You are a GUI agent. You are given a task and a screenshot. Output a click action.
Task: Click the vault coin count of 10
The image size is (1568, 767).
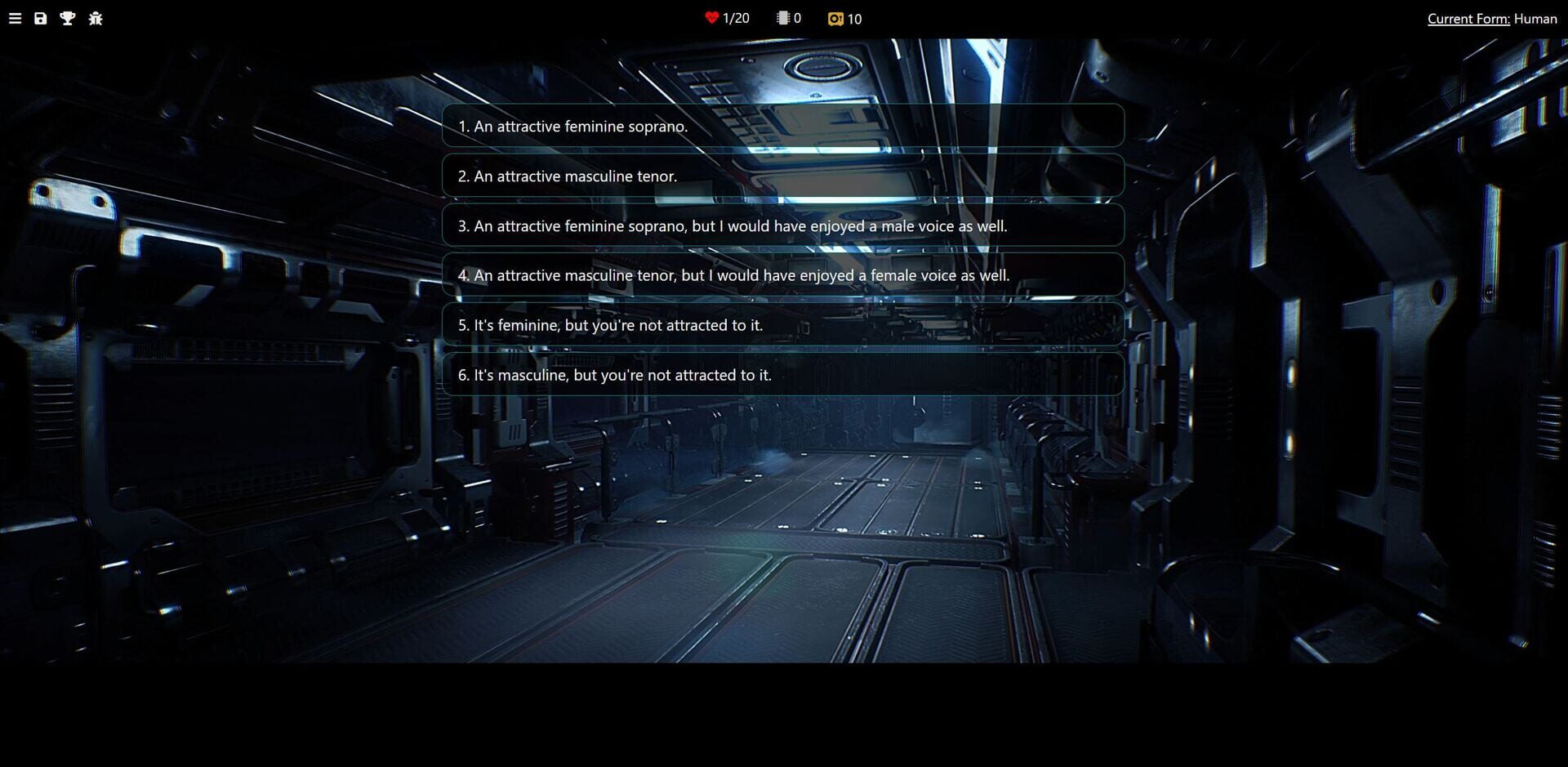click(x=854, y=18)
